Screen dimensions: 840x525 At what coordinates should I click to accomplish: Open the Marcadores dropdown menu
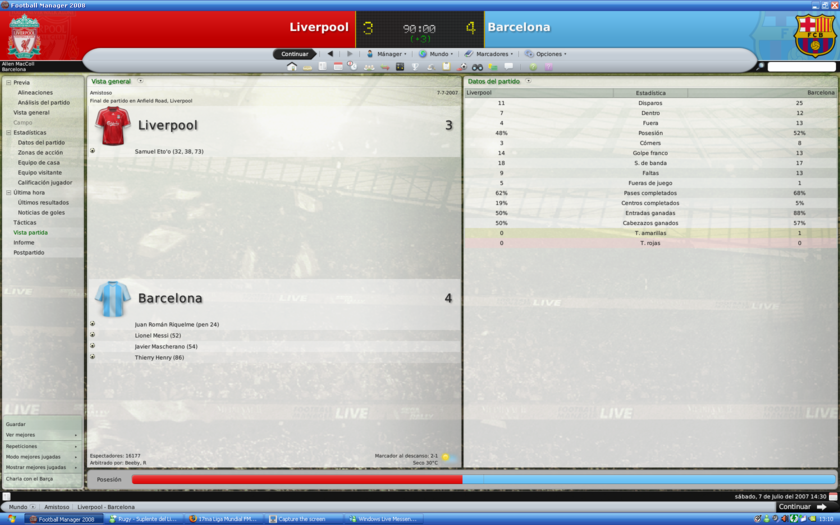click(x=491, y=54)
